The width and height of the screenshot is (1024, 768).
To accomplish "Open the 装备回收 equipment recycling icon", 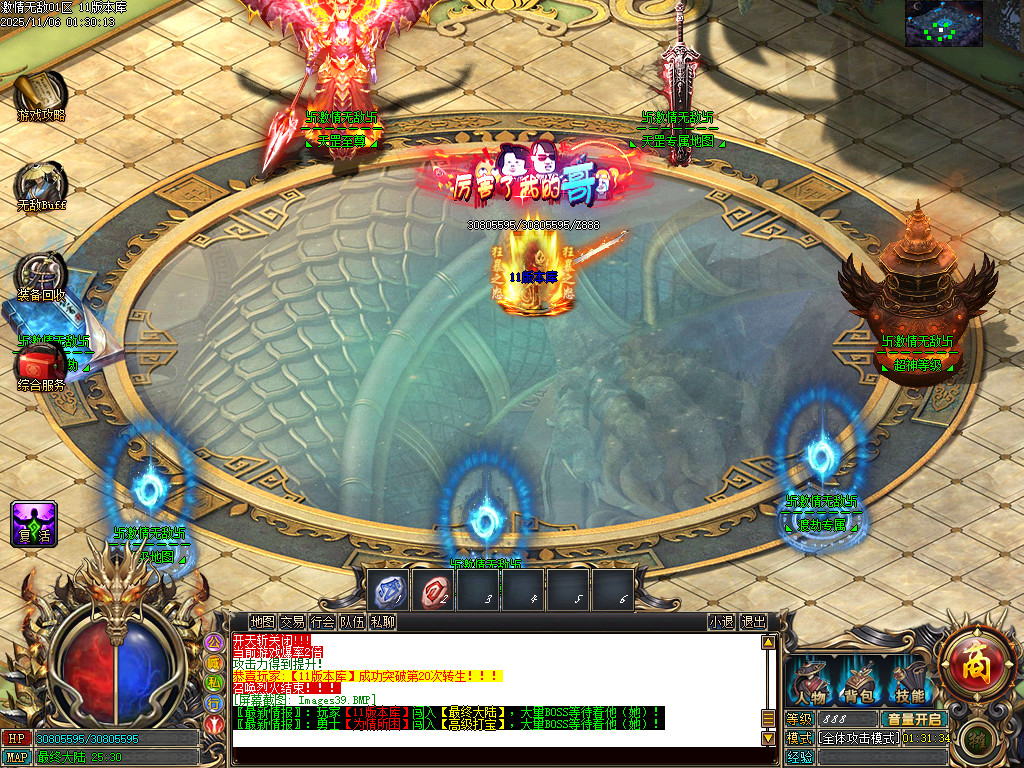I will tap(40, 275).
